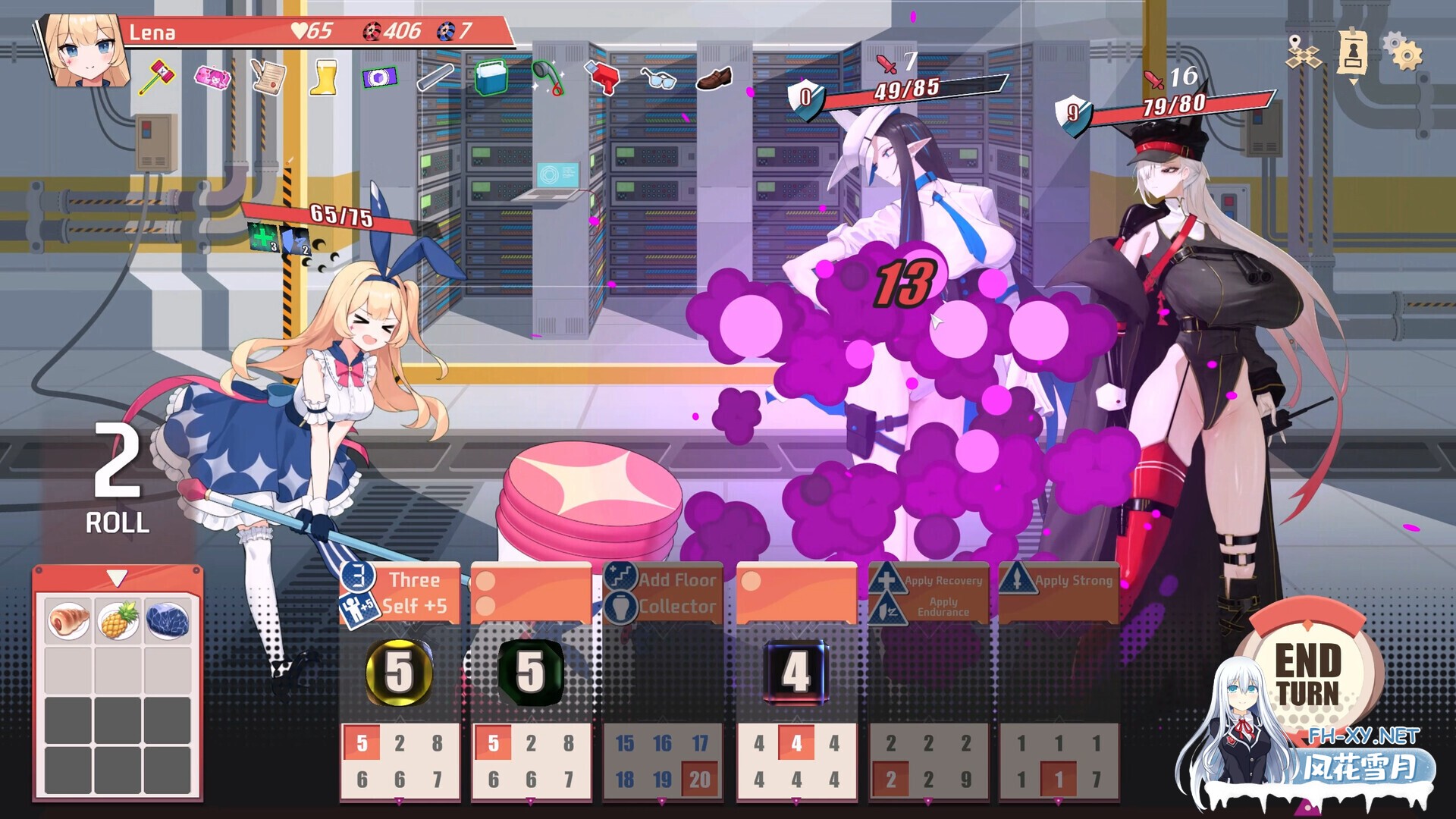Select the hammer item in the inventory bar
1456x819 pixels.
coord(155,74)
